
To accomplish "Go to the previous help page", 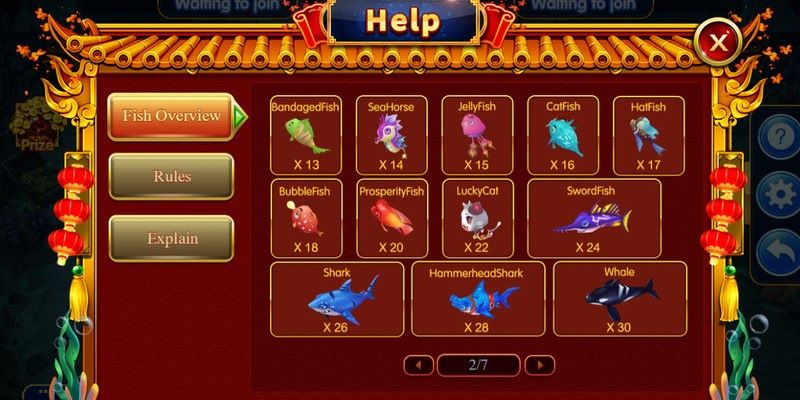I will [418, 365].
